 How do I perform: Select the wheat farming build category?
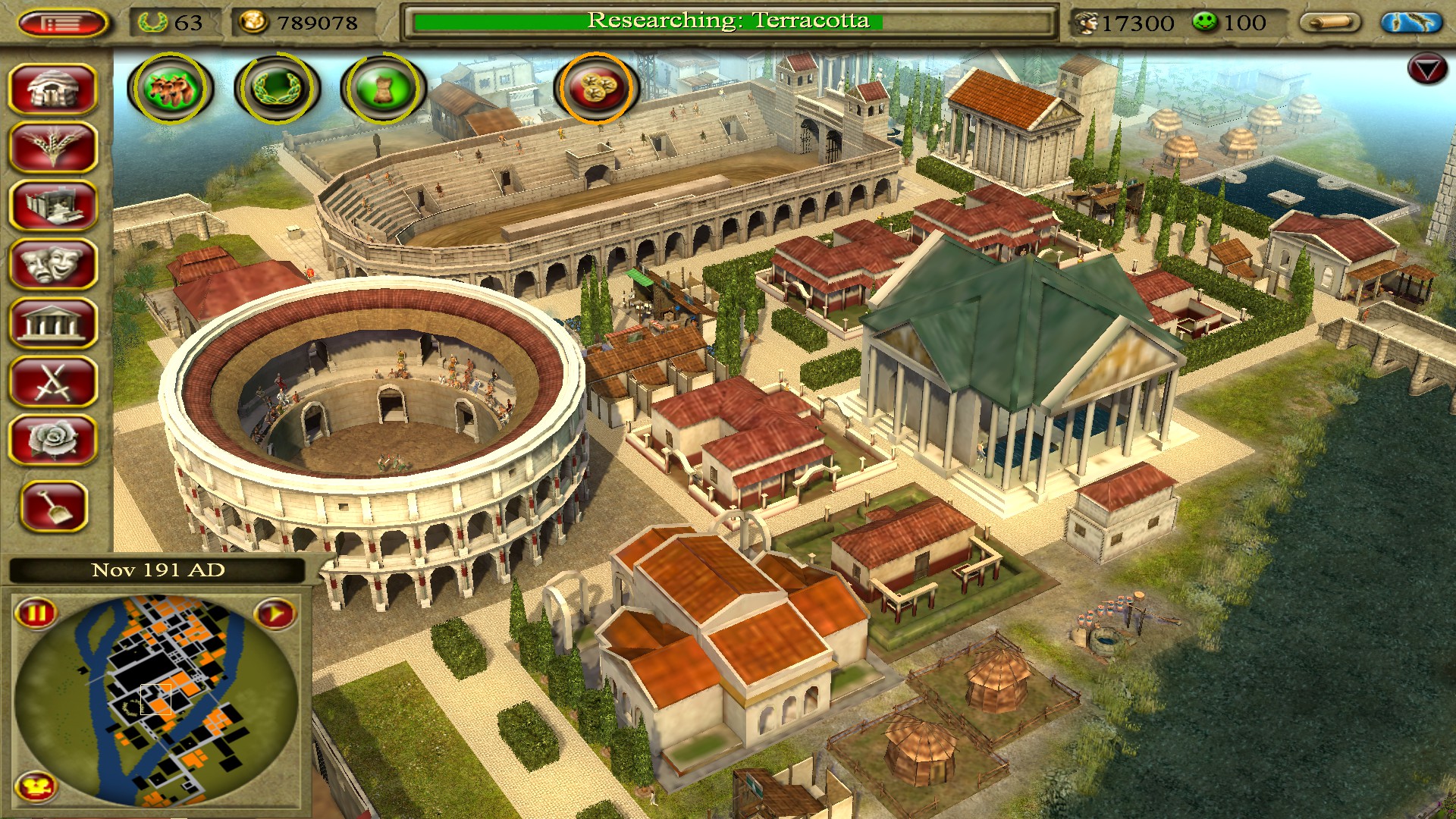pos(53,147)
